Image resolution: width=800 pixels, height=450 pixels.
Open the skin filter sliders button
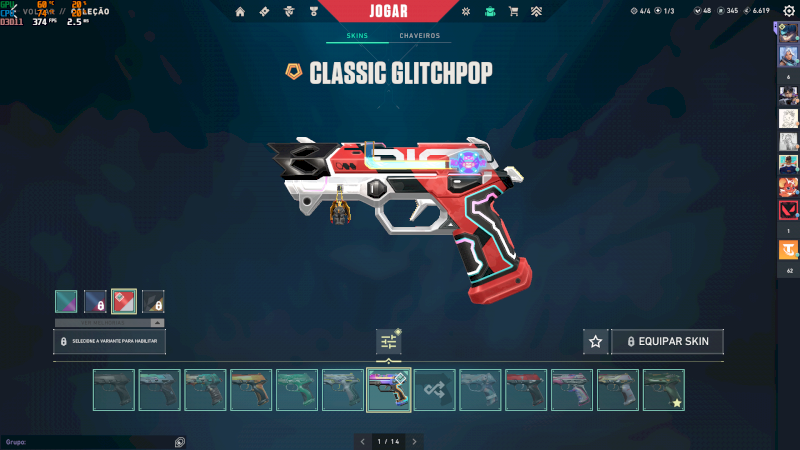coord(388,341)
